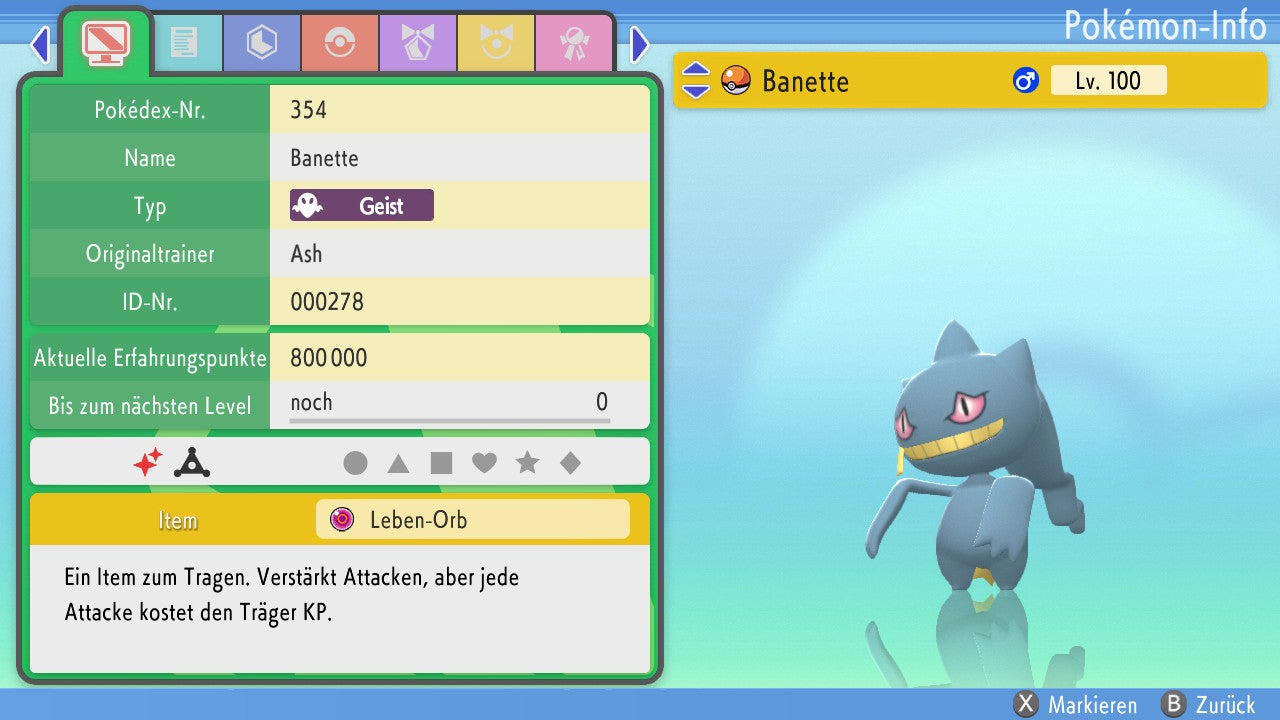Switch to the red Poké Ball moves tab
This screenshot has height=720, width=1280.
pos(339,43)
